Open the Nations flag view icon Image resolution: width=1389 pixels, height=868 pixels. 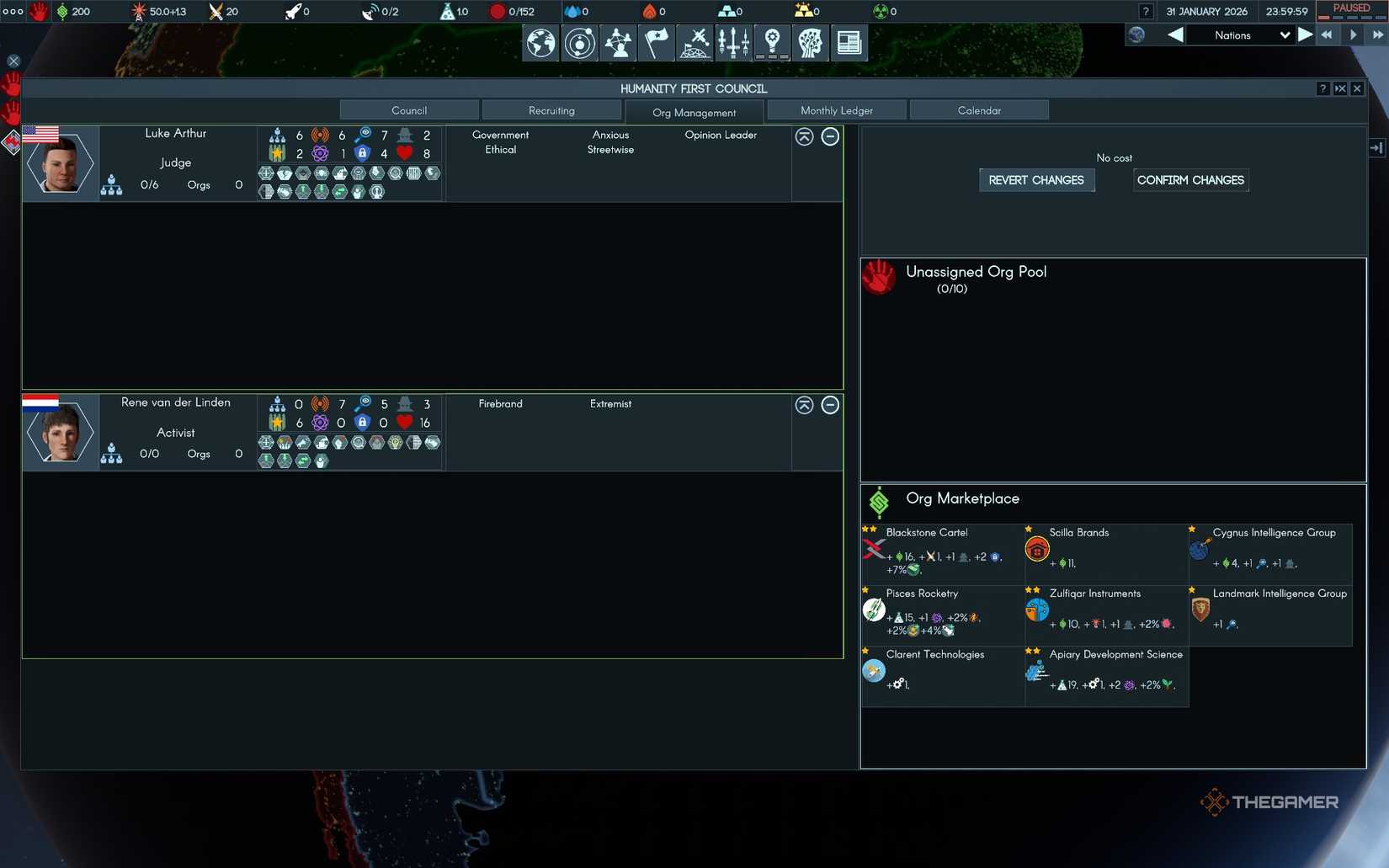656,43
